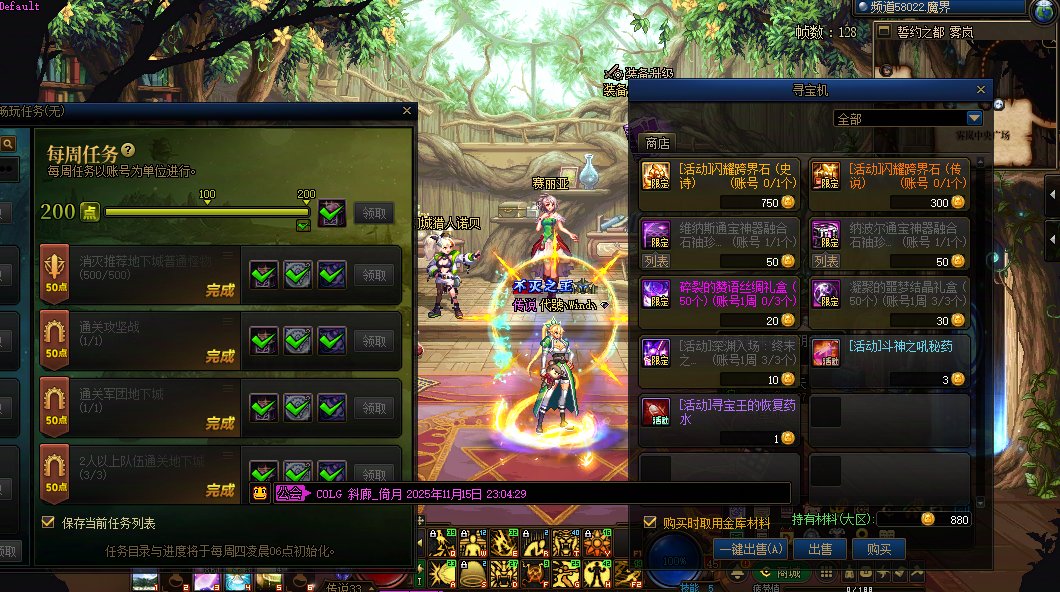The image size is (1060, 592).
Task: Close the weekly tasks panel
Action: pos(406,111)
